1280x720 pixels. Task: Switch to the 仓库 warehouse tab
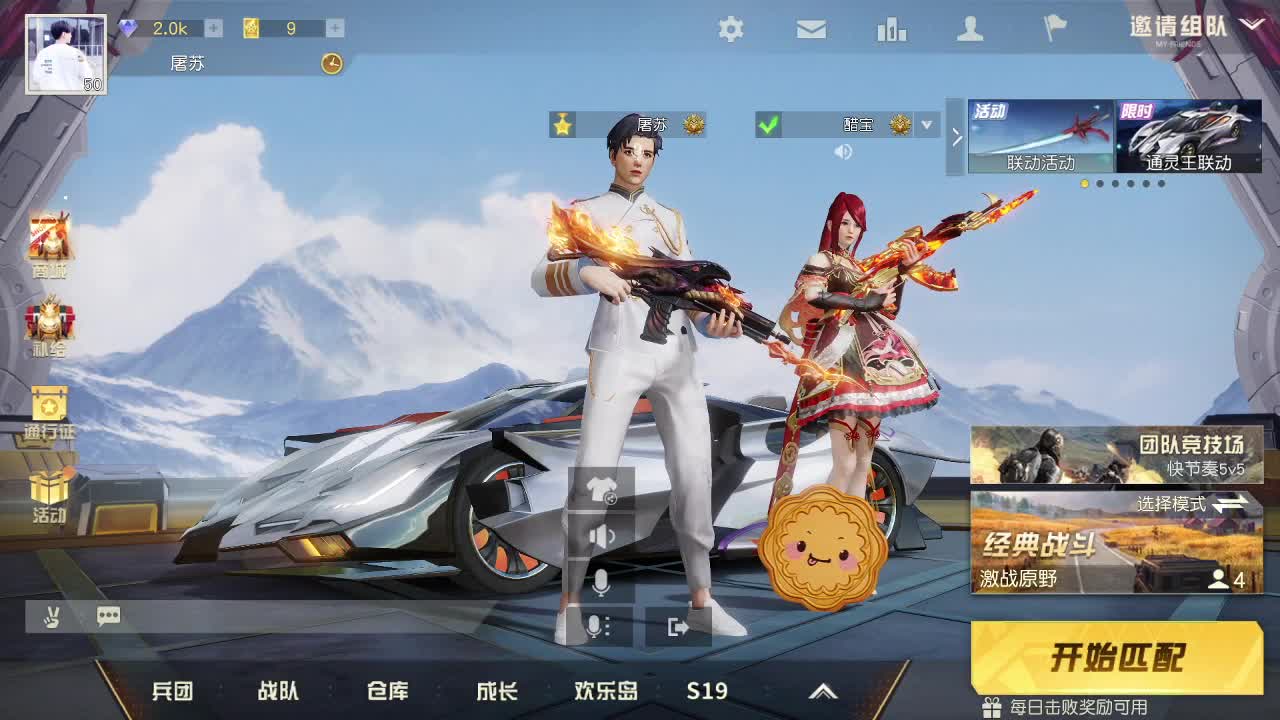tap(390, 690)
